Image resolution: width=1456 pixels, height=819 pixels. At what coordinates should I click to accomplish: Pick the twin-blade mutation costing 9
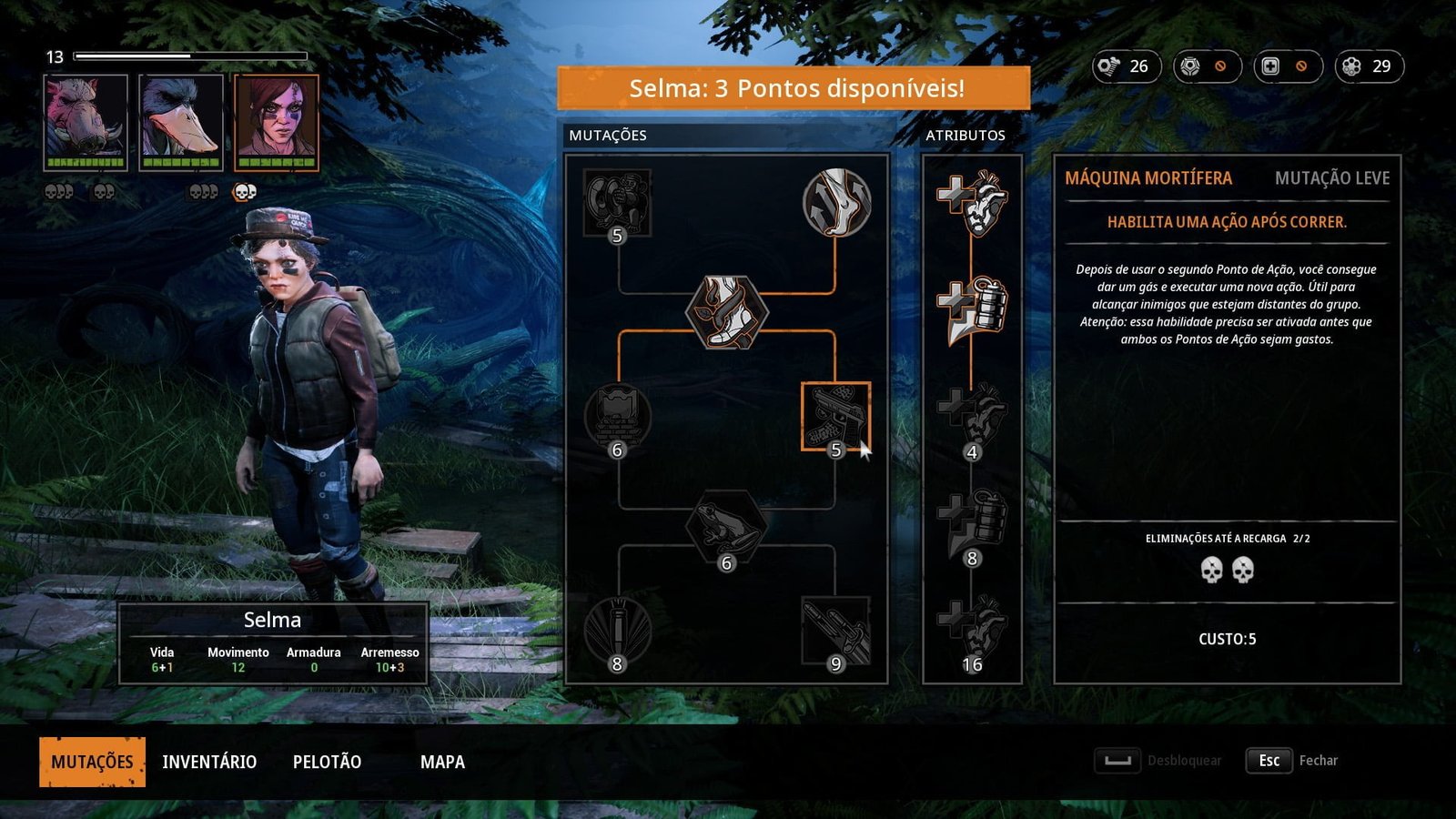point(835,630)
